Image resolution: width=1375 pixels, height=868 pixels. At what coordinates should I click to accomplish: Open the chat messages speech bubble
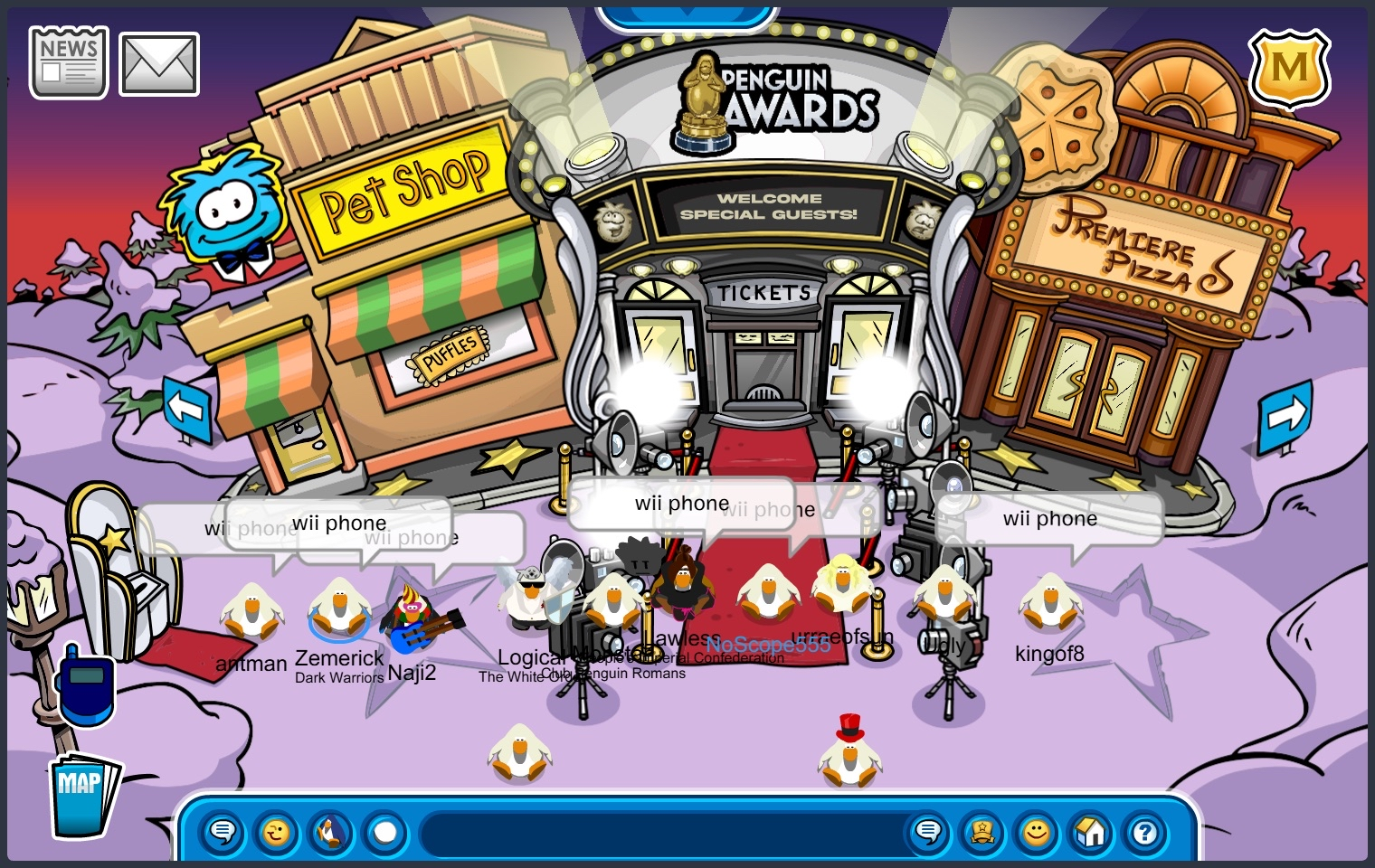[x=929, y=833]
